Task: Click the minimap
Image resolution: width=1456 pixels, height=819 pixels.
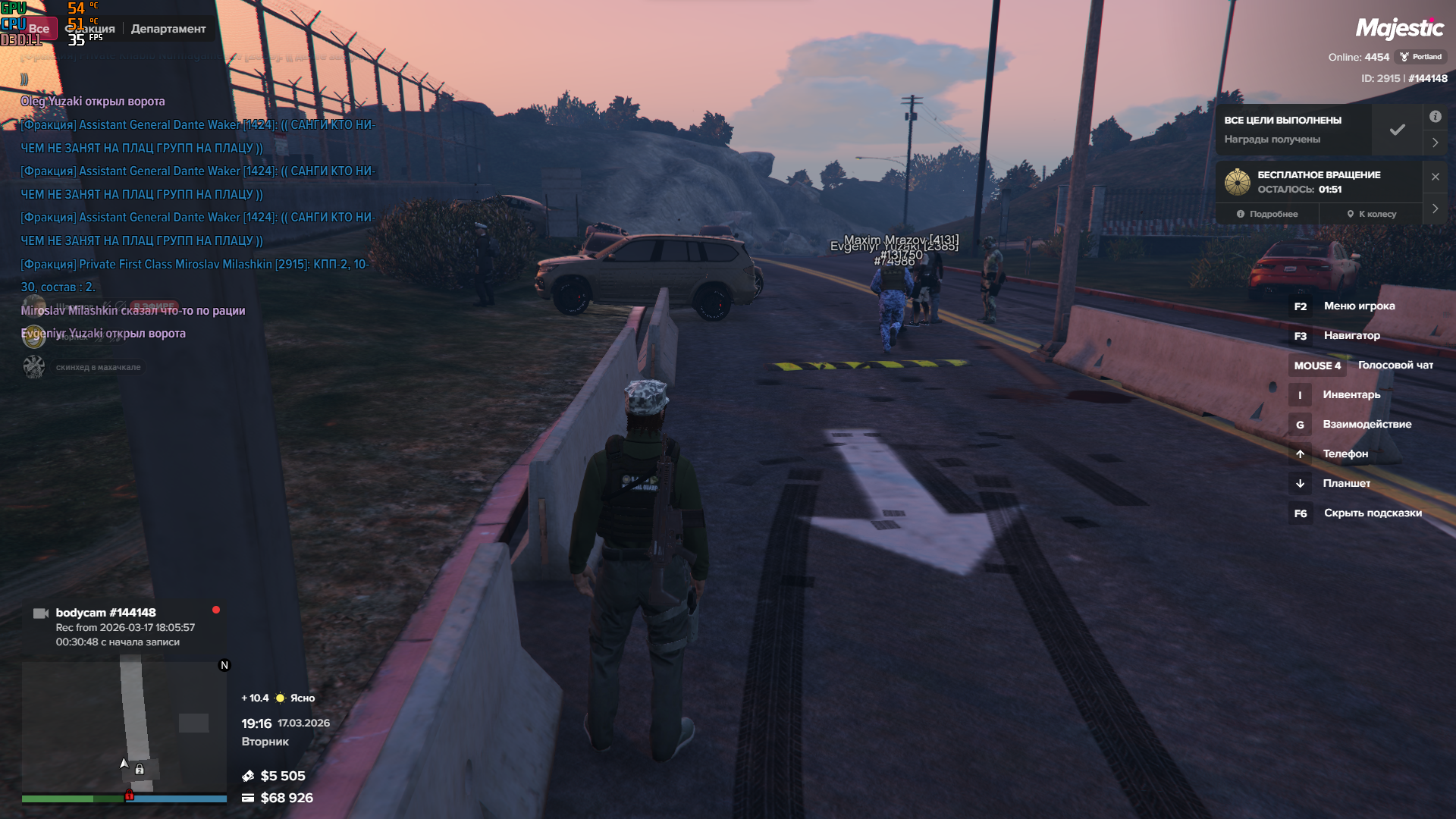Action: click(124, 726)
